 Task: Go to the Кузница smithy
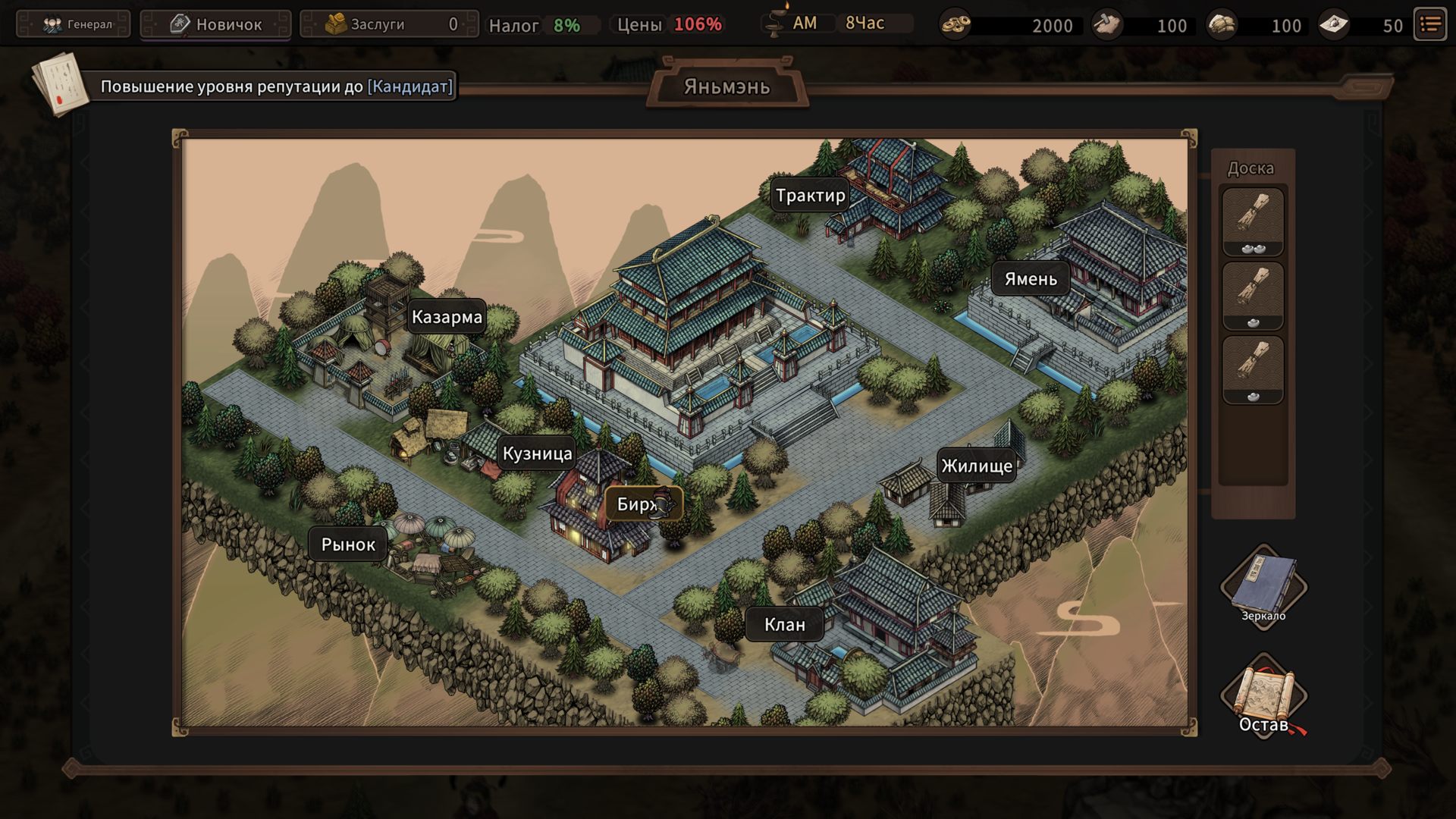coord(537,453)
